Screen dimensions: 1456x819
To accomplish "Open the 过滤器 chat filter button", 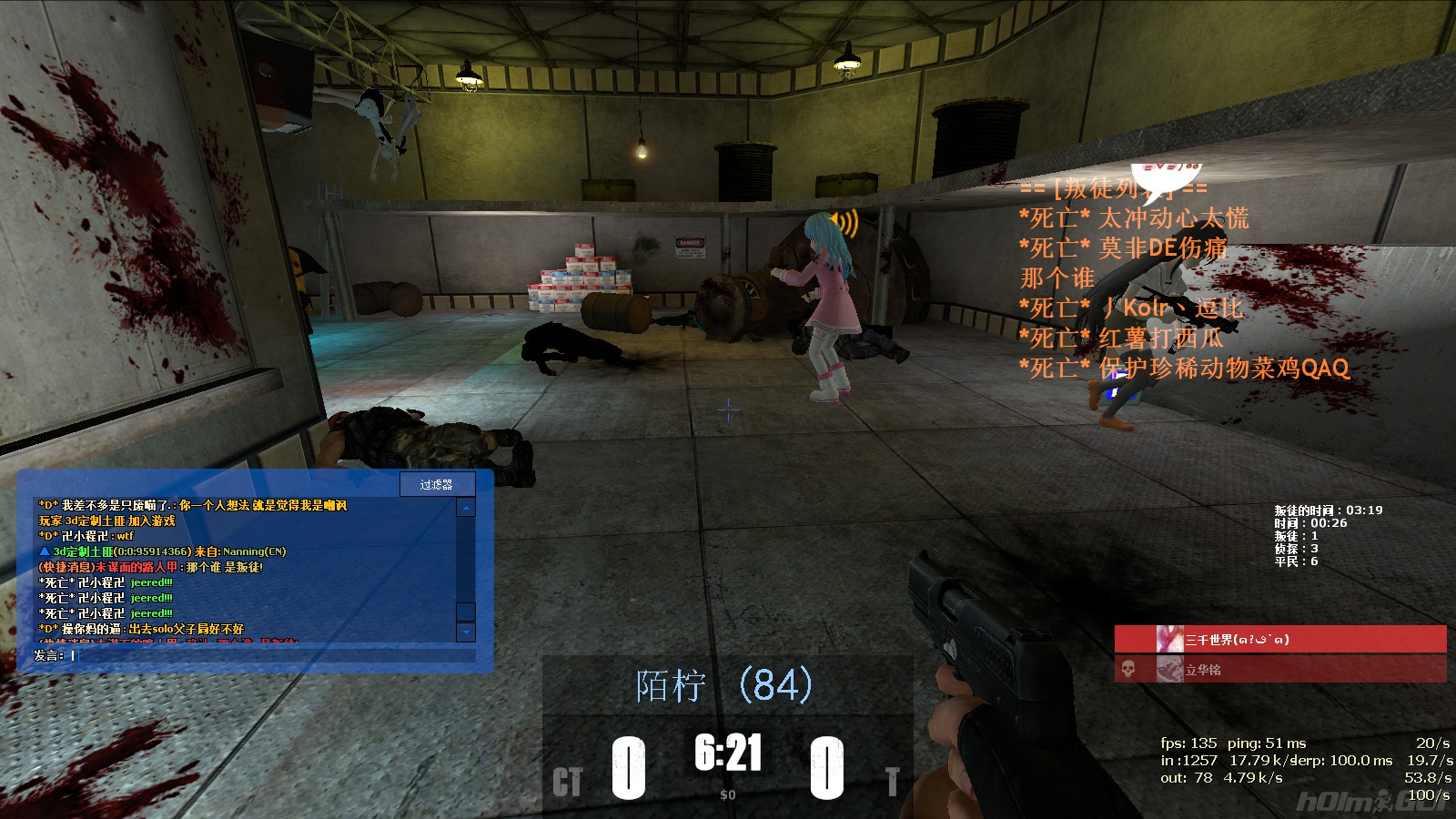I will 436,484.
